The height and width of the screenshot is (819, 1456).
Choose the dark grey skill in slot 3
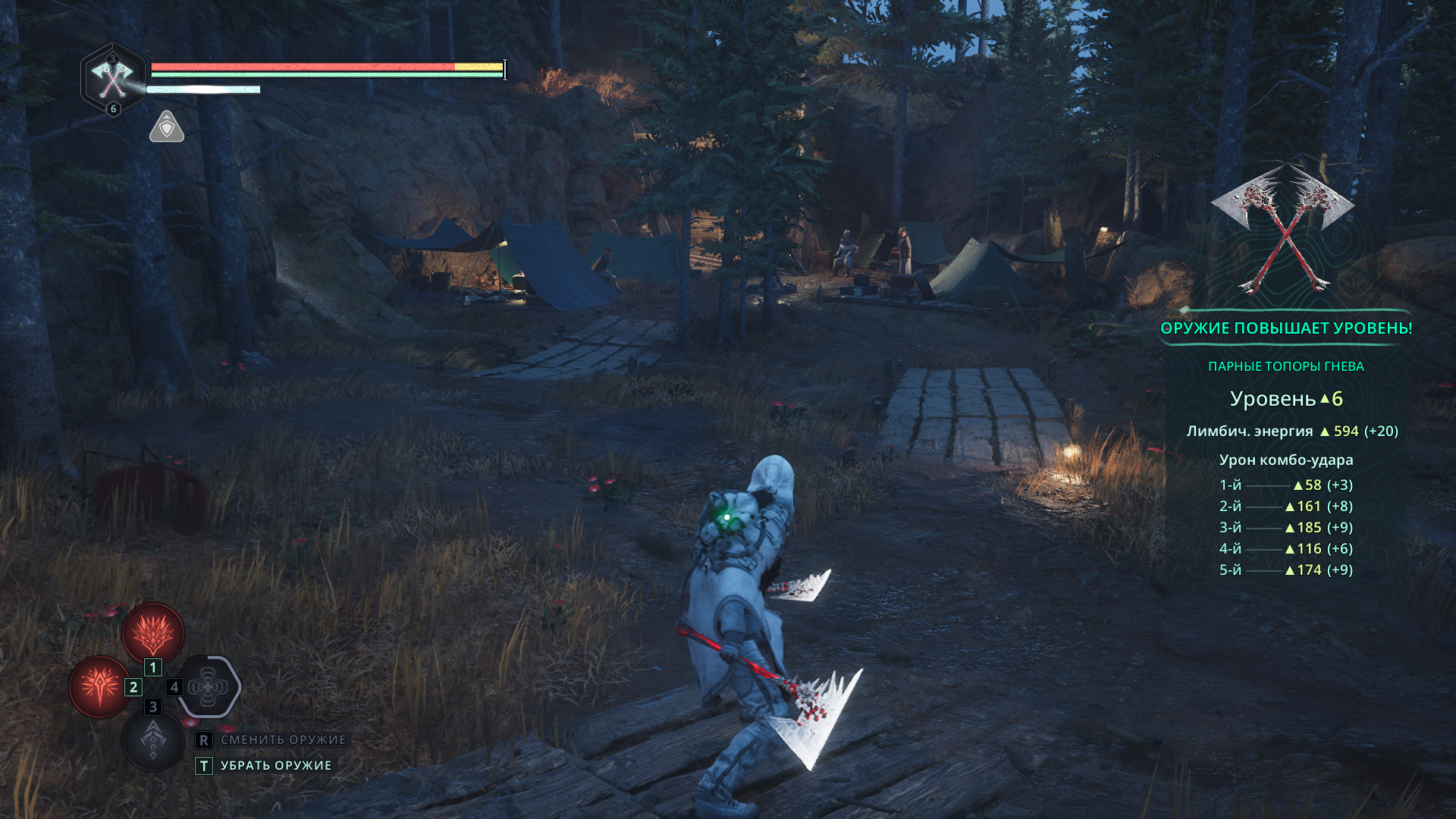tap(153, 739)
